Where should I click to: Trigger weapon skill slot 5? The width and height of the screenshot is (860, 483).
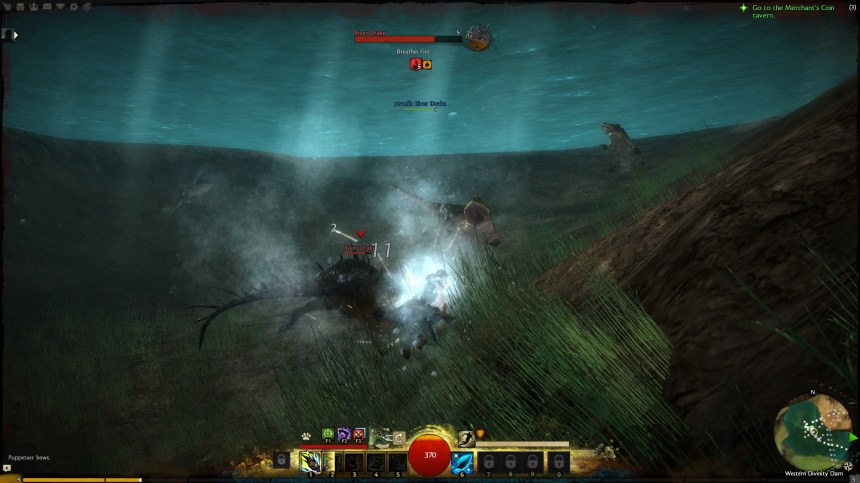click(398, 462)
